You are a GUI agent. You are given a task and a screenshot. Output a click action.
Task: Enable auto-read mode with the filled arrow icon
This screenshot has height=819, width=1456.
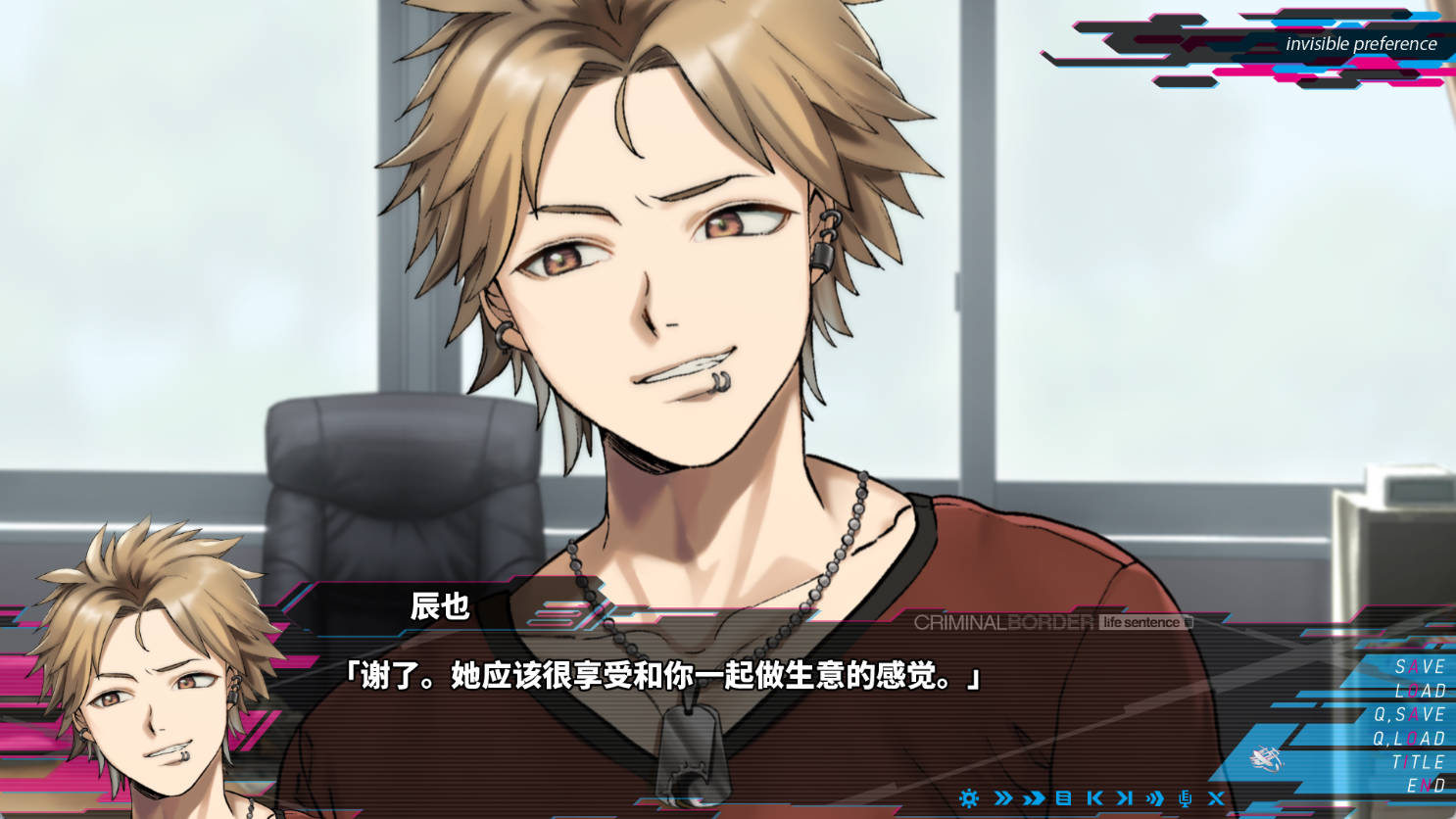point(1034,798)
